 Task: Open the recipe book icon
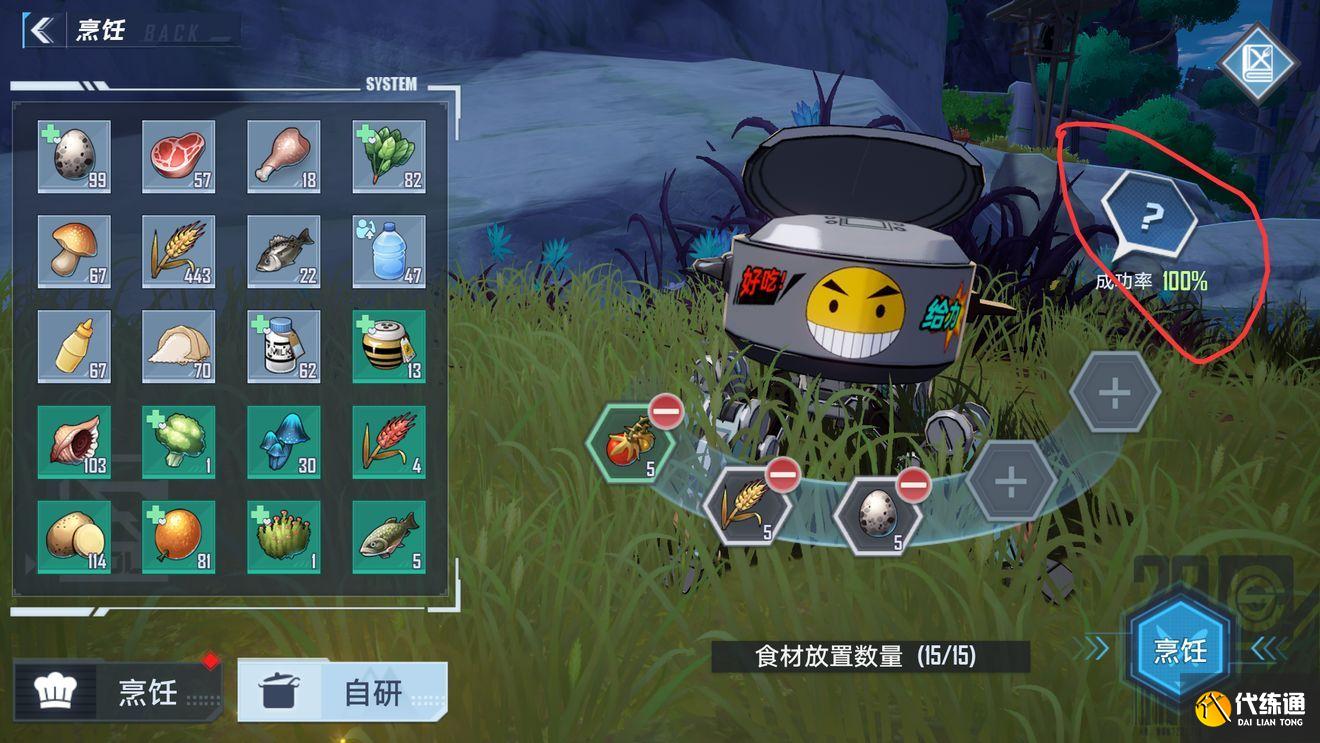point(1258,63)
